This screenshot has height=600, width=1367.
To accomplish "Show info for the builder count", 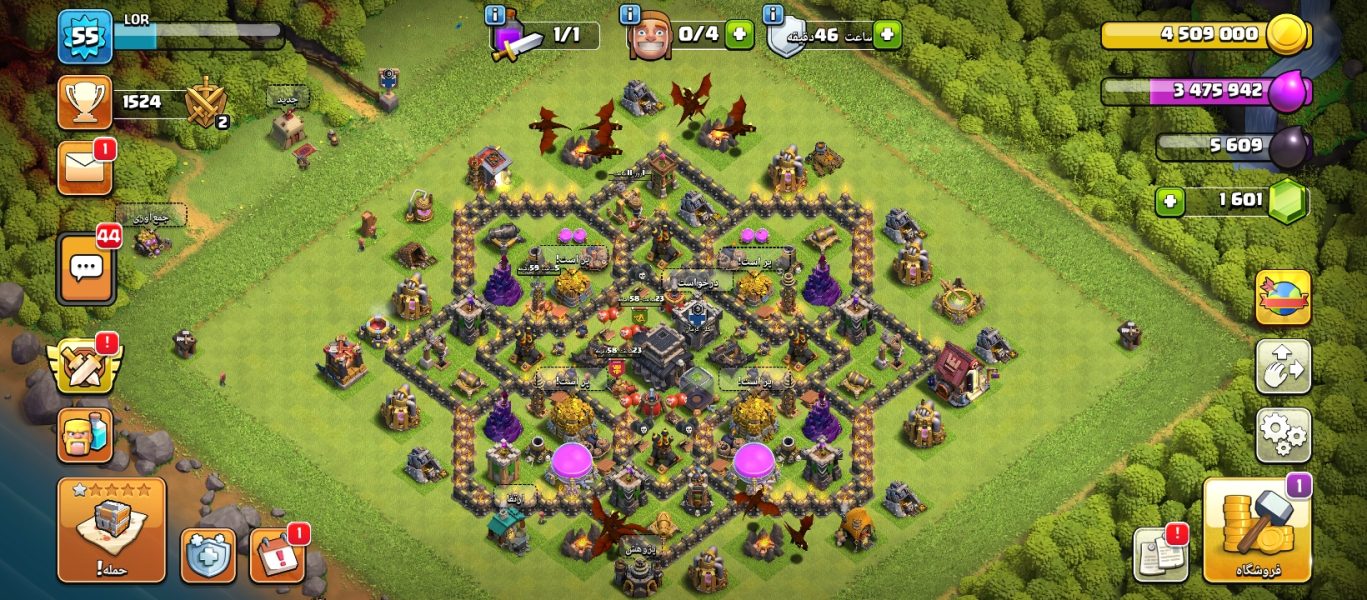I will point(630,14).
